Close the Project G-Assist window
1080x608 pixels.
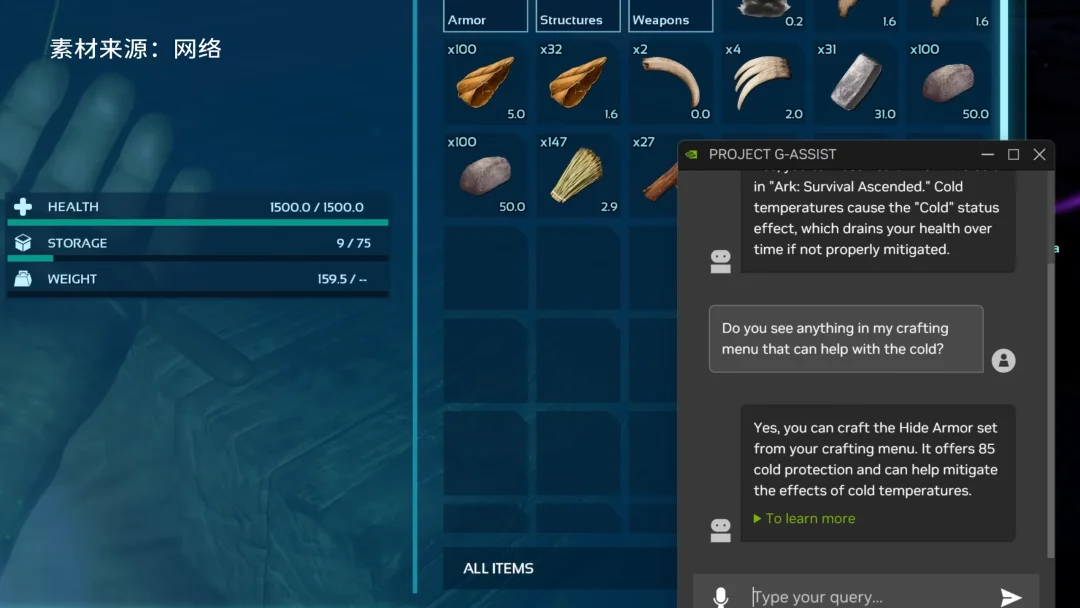tap(1039, 155)
